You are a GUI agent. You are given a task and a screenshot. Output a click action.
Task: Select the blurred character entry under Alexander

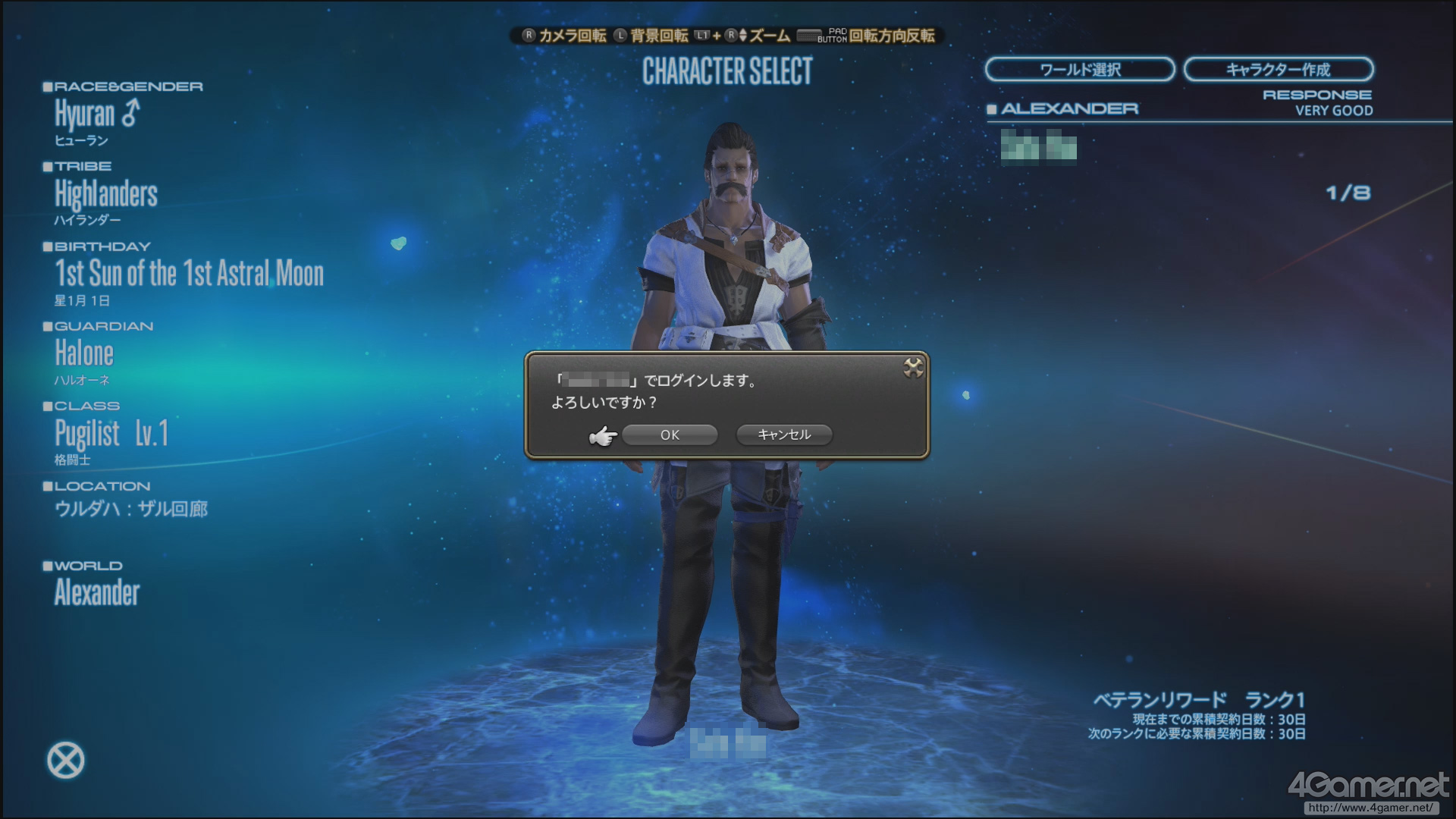1038,148
